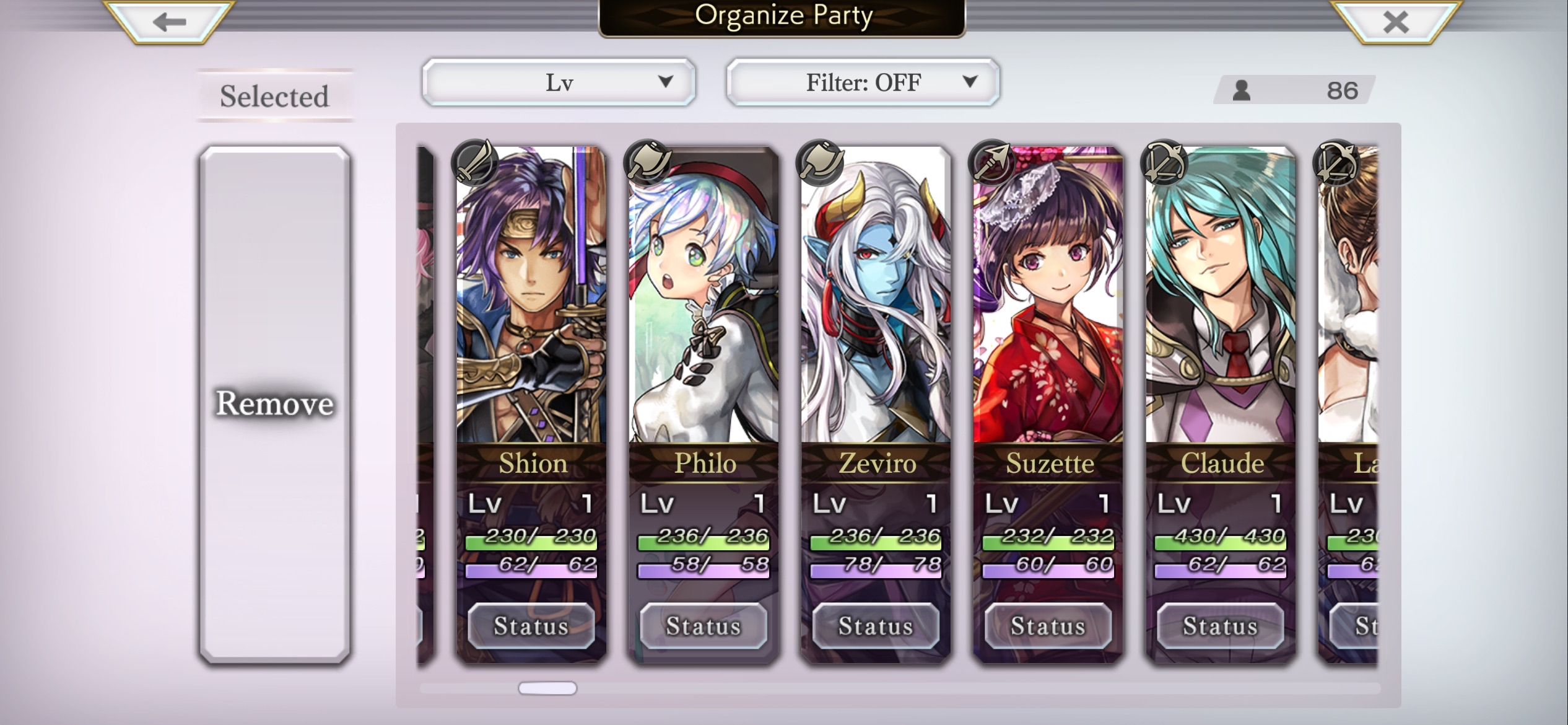Open the Lv sorting dropdown

click(559, 81)
